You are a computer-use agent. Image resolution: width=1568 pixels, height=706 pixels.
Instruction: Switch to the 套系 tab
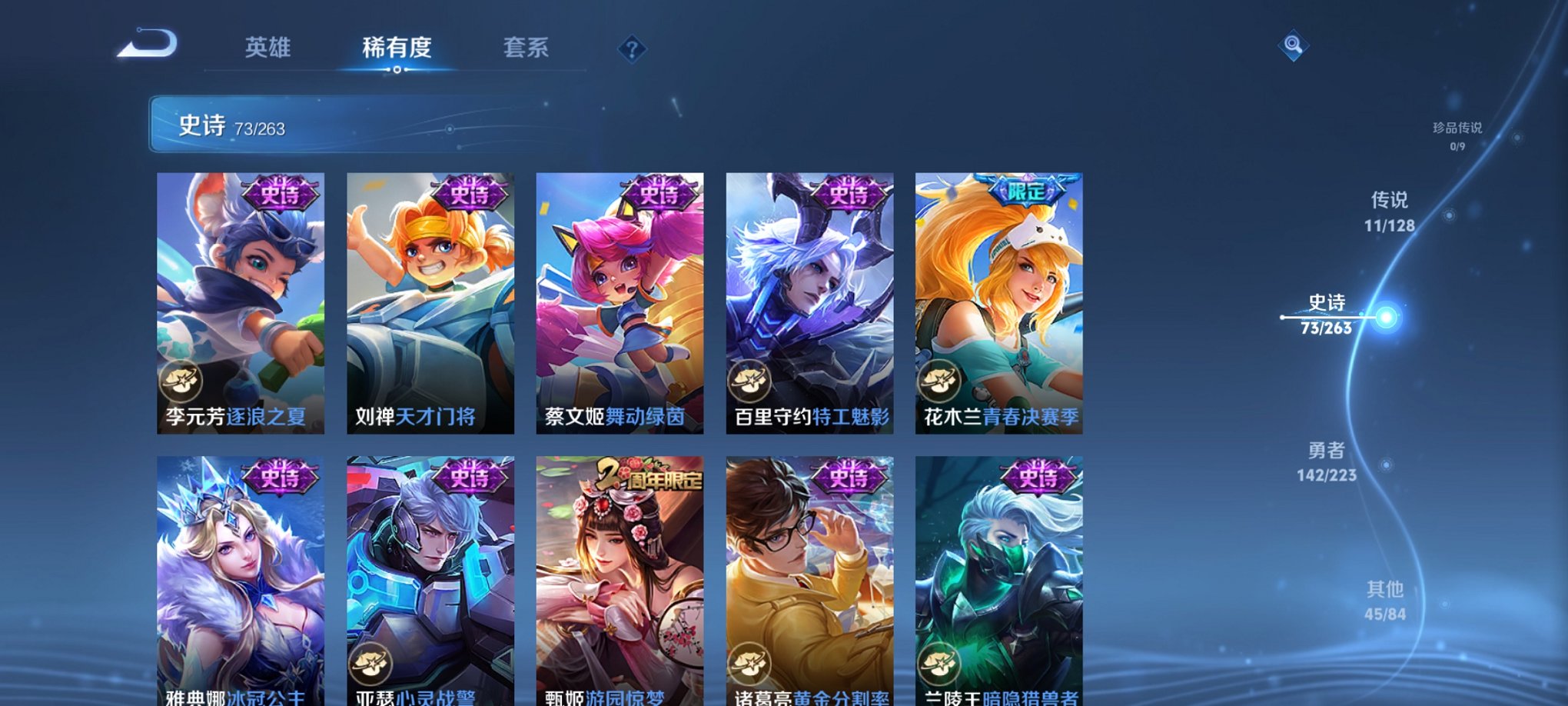point(525,48)
